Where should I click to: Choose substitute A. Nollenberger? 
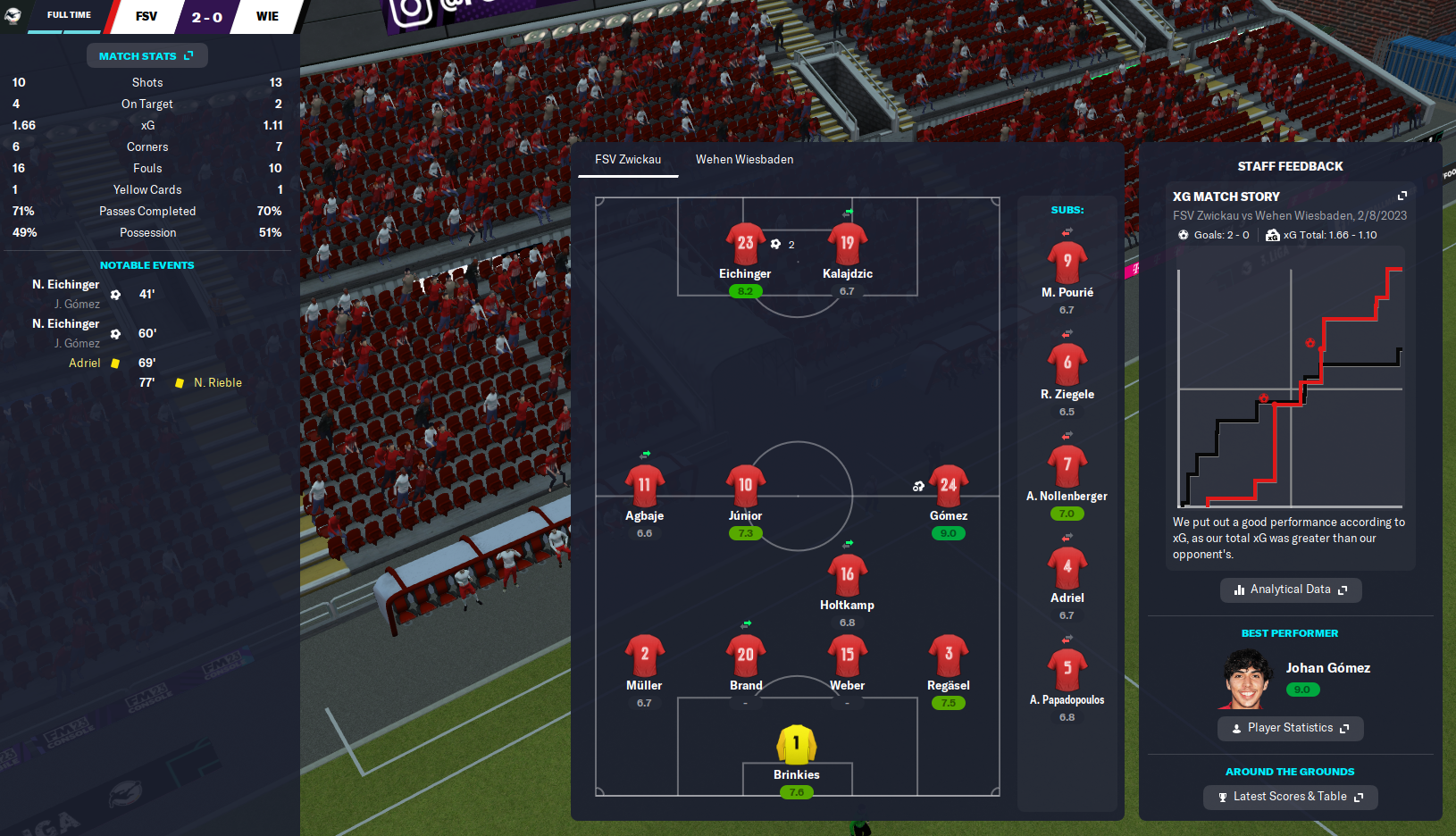coord(1067,466)
